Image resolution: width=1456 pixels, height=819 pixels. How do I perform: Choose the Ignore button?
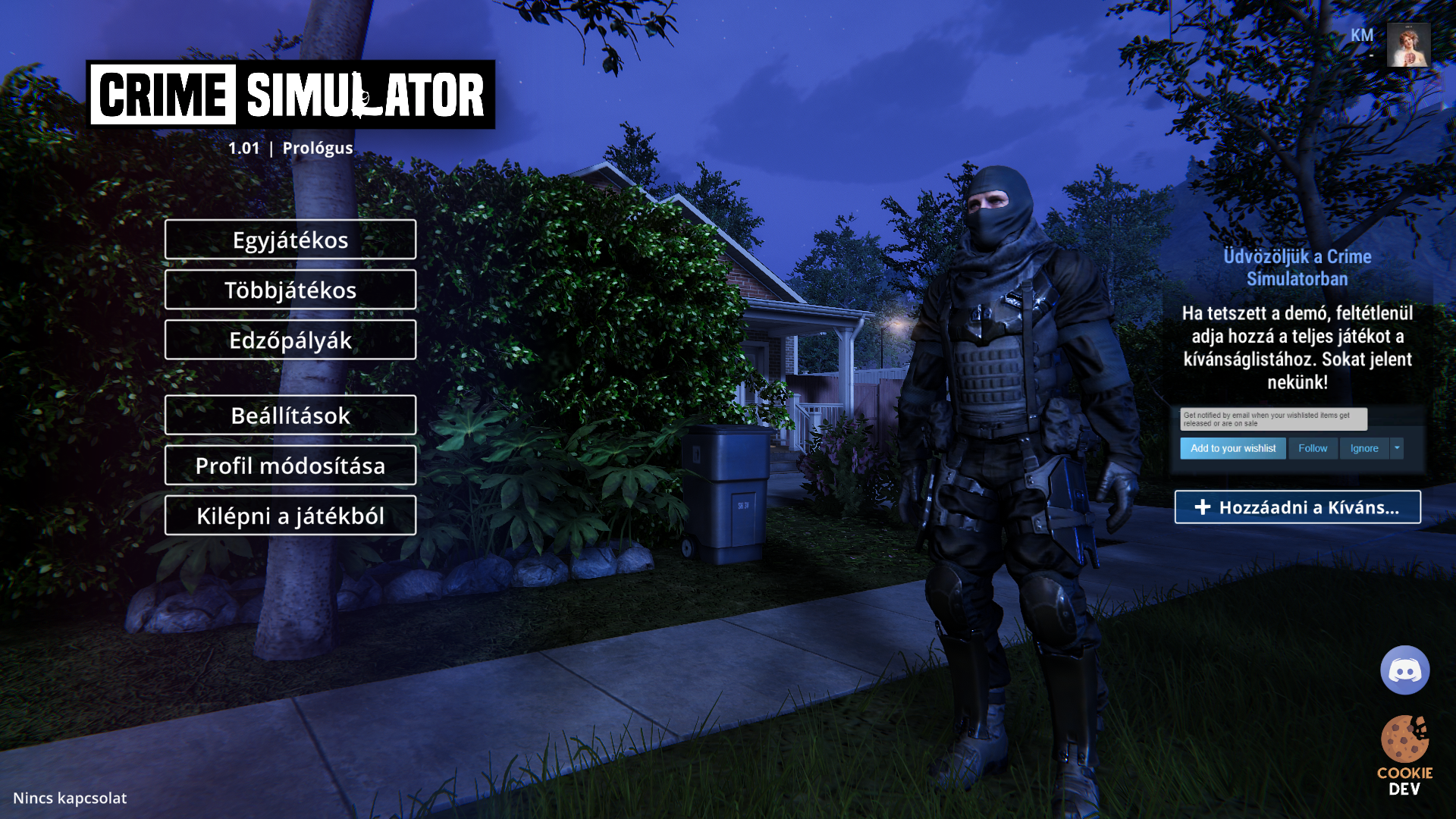1364,448
